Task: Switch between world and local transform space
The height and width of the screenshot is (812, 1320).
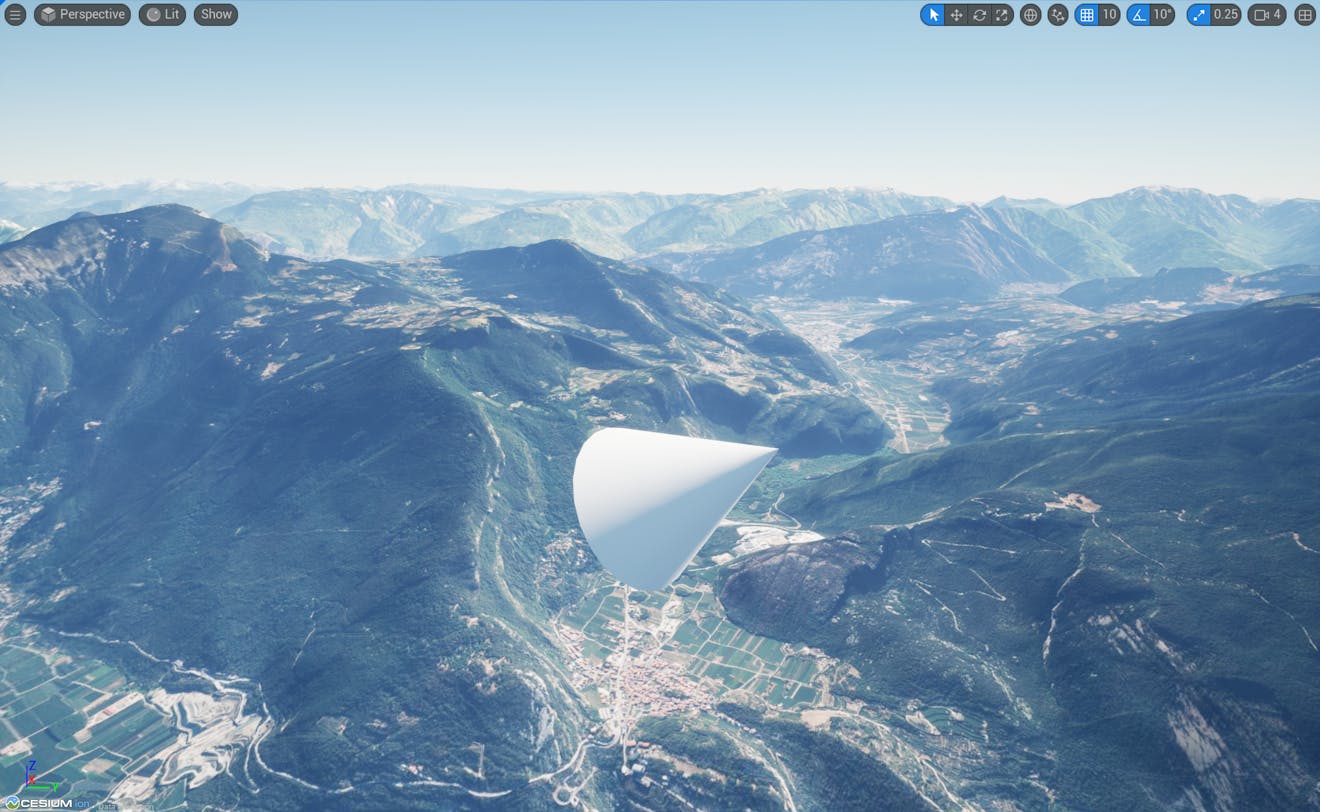Action: point(1030,15)
